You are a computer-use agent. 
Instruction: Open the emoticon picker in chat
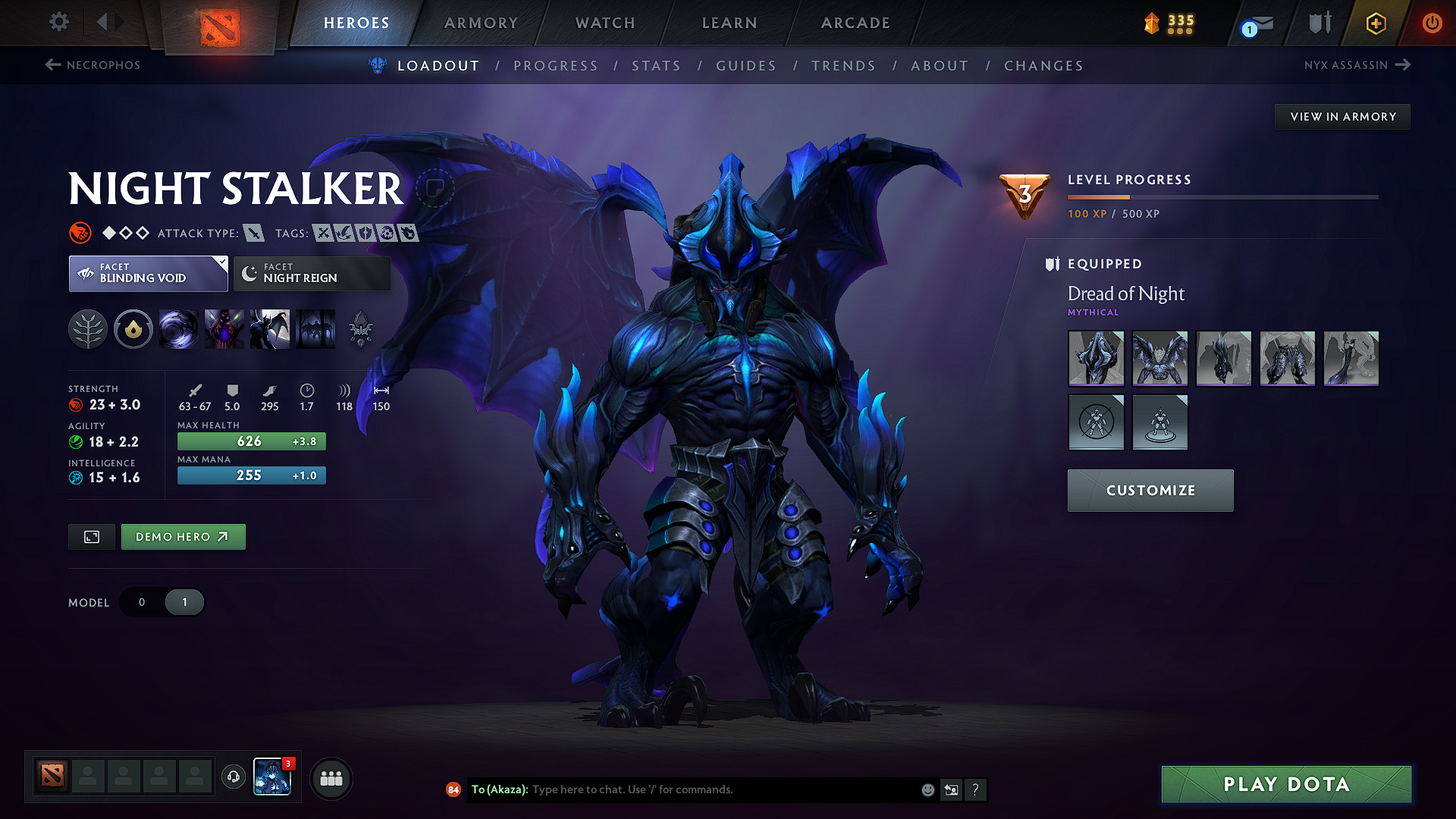pyautogui.click(x=927, y=789)
